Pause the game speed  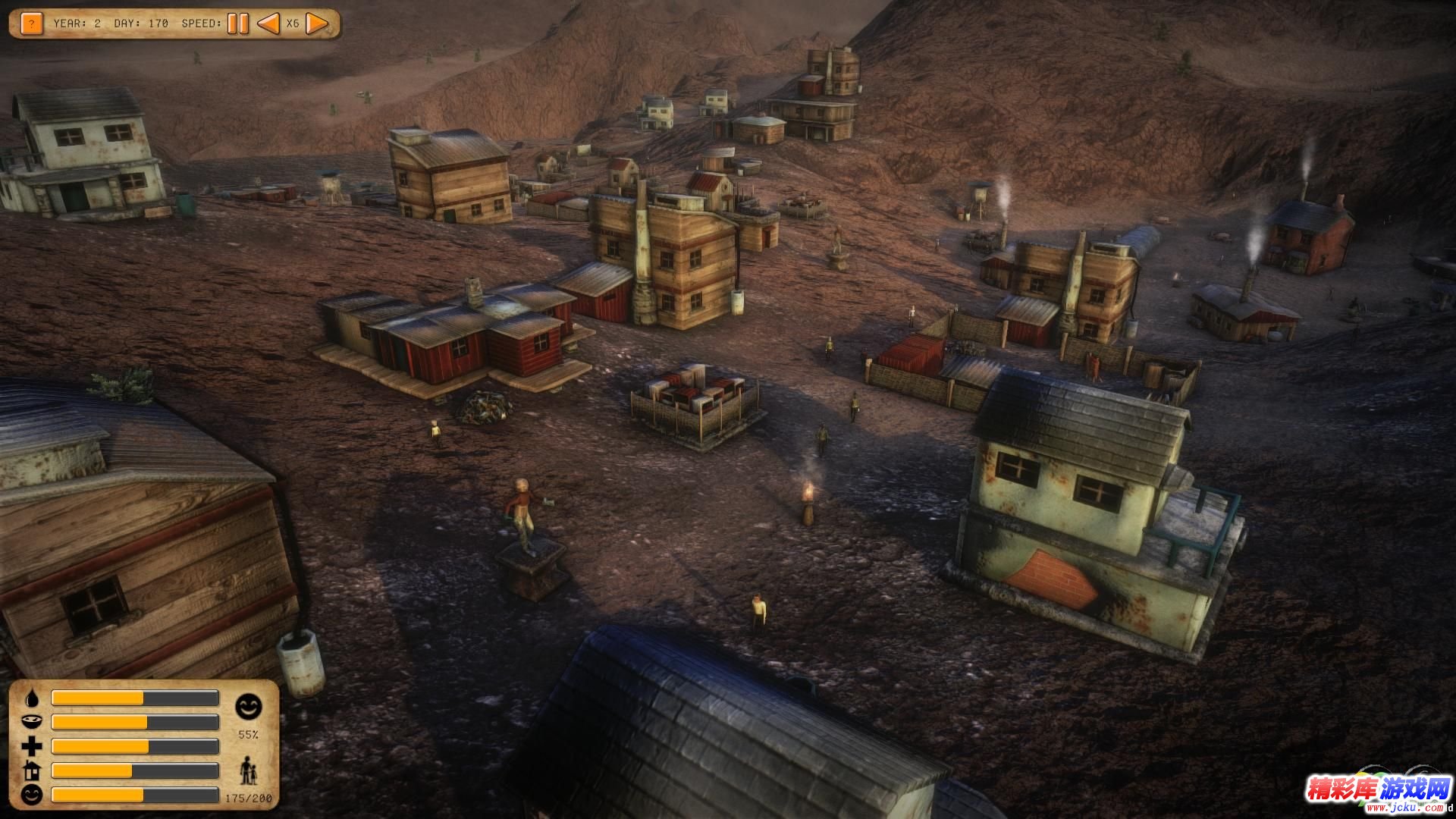(238, 24)
